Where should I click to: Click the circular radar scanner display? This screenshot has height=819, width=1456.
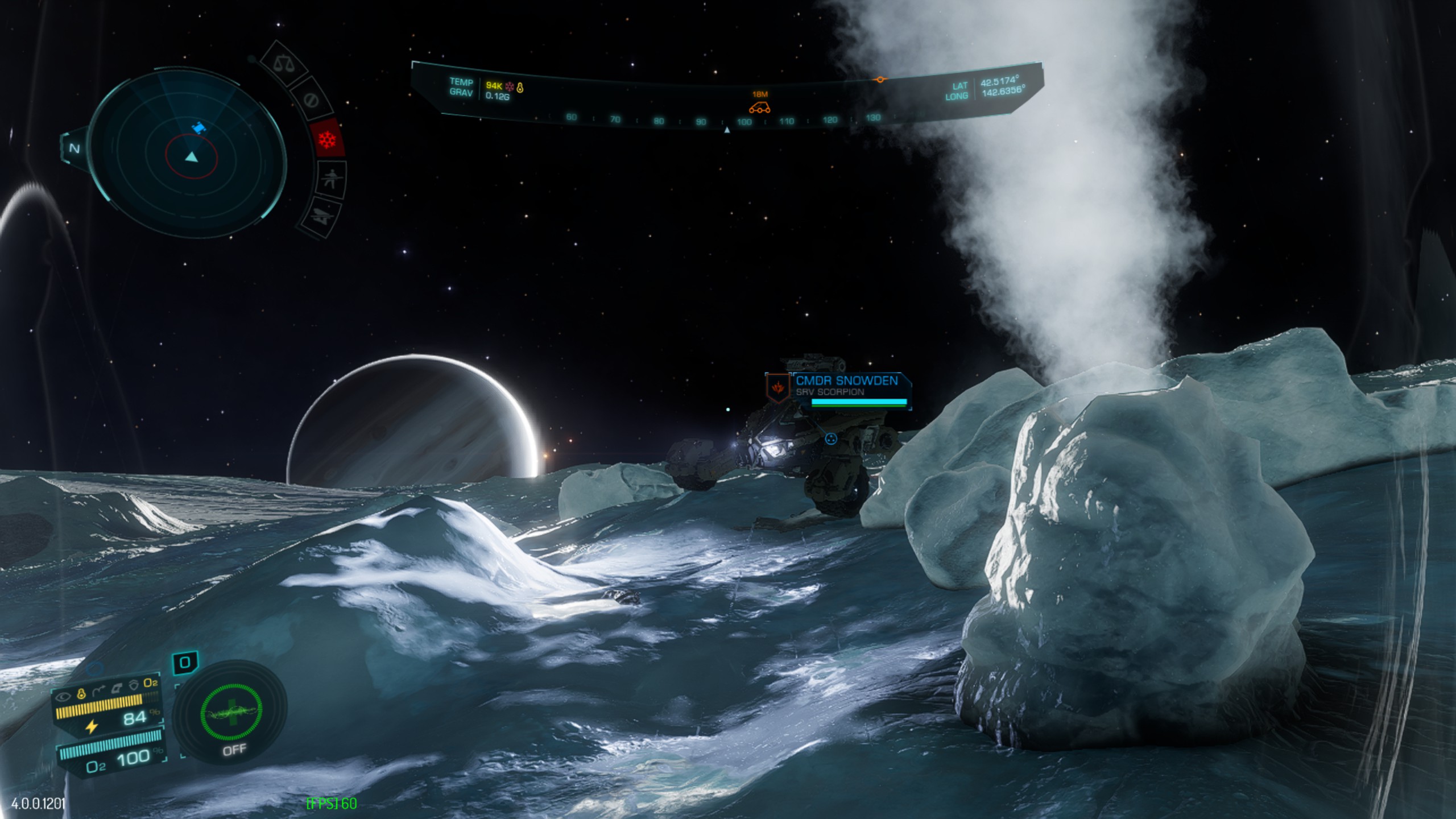point(188,154)
